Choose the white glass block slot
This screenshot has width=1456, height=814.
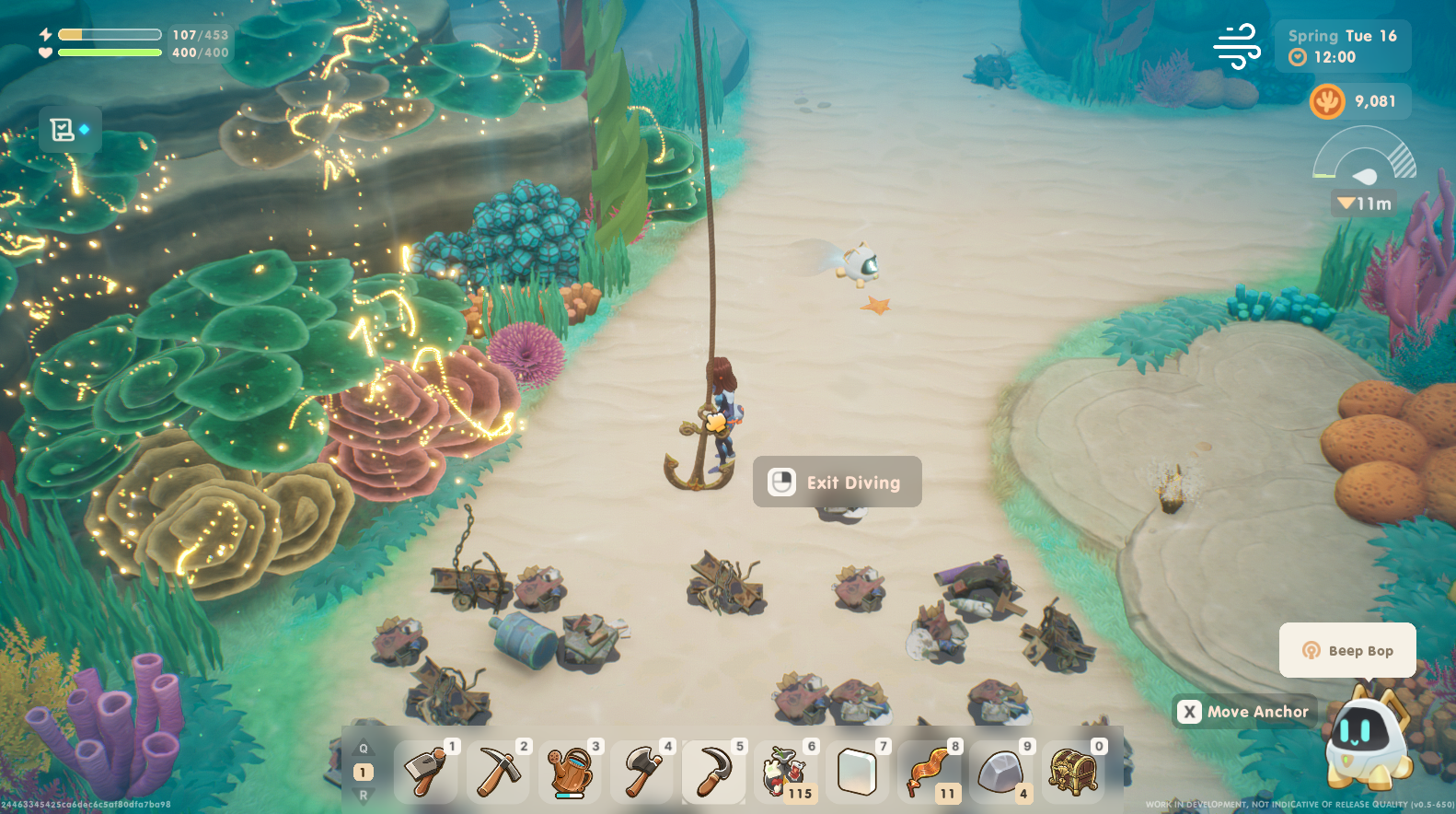(858, 772)
